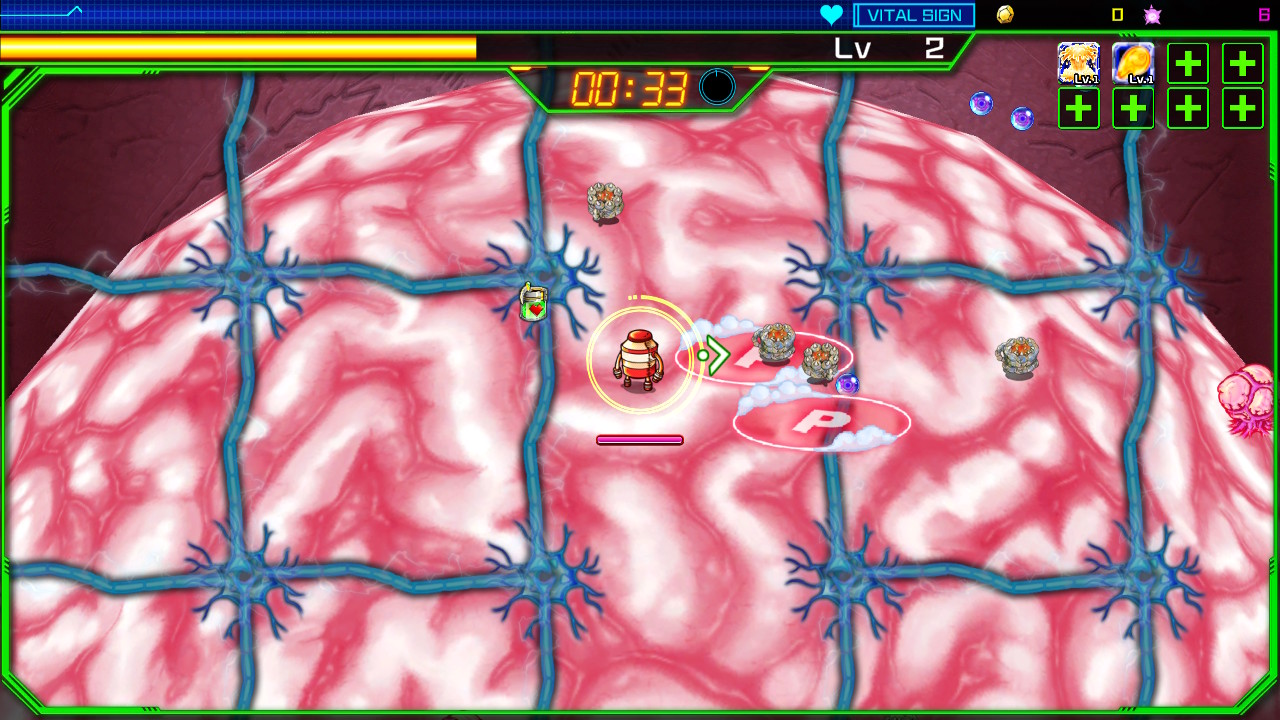Click the VITAL SIGN label
The width and height of the screenshot is (1280, 720).
click(913, 14)
